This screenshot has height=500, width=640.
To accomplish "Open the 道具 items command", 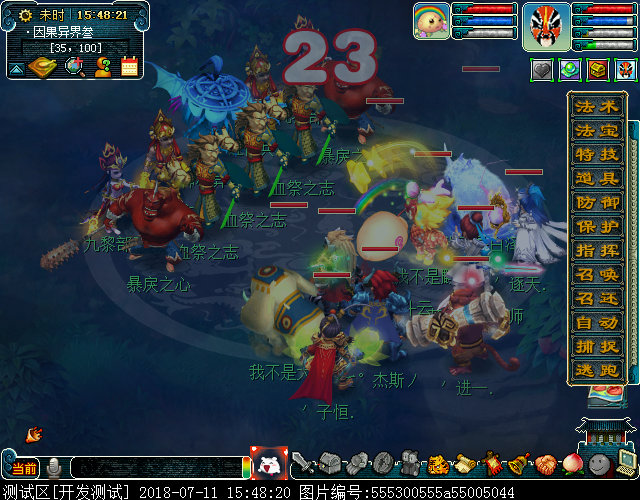I will pos(596,179).
